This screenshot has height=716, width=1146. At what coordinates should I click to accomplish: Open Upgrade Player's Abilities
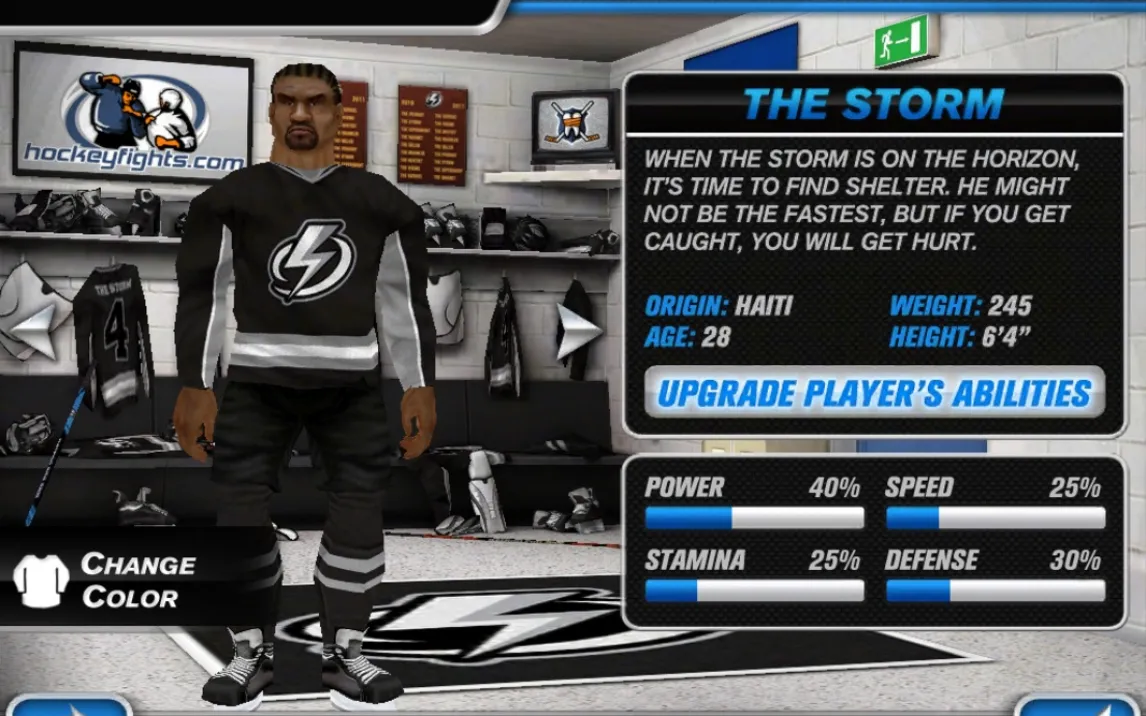click(874, 392)
